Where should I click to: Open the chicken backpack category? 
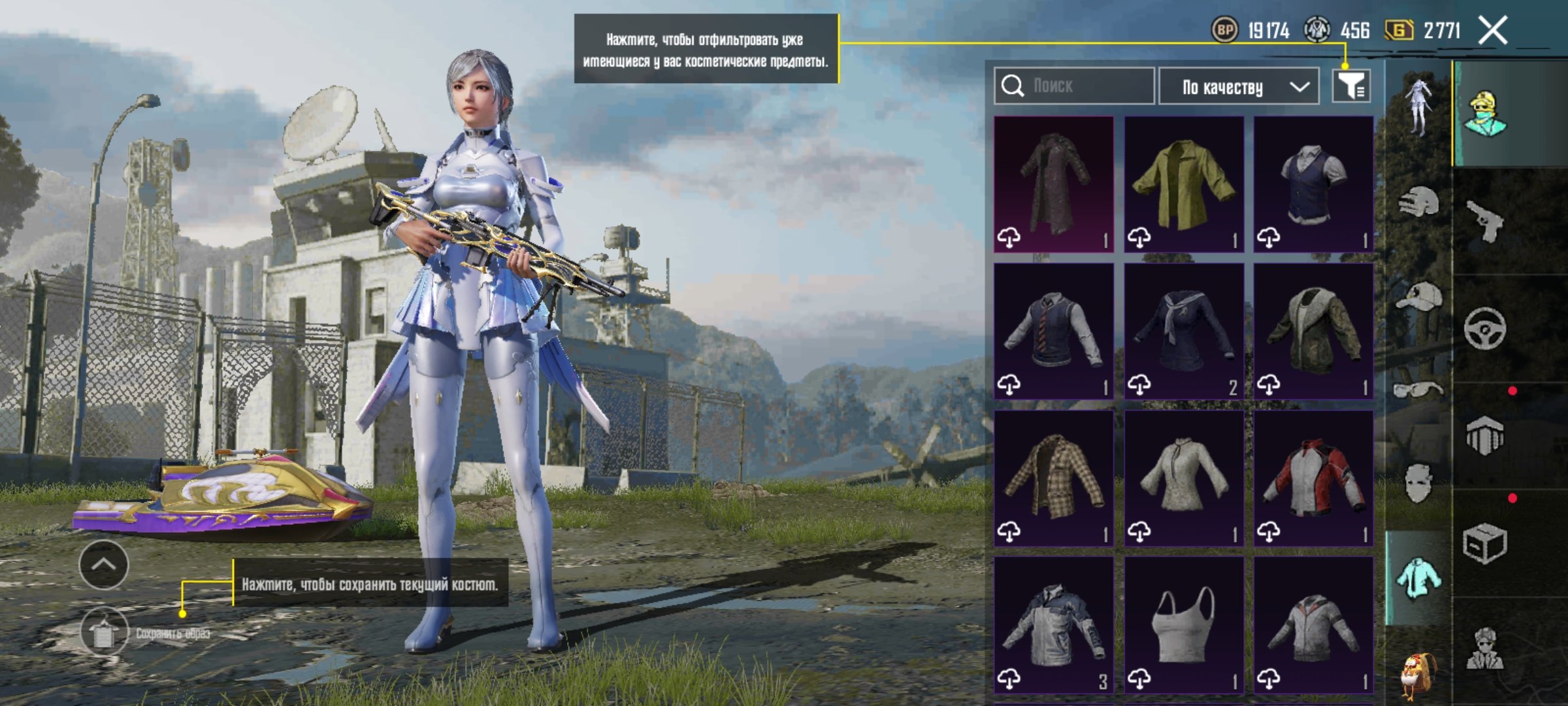1418,673
